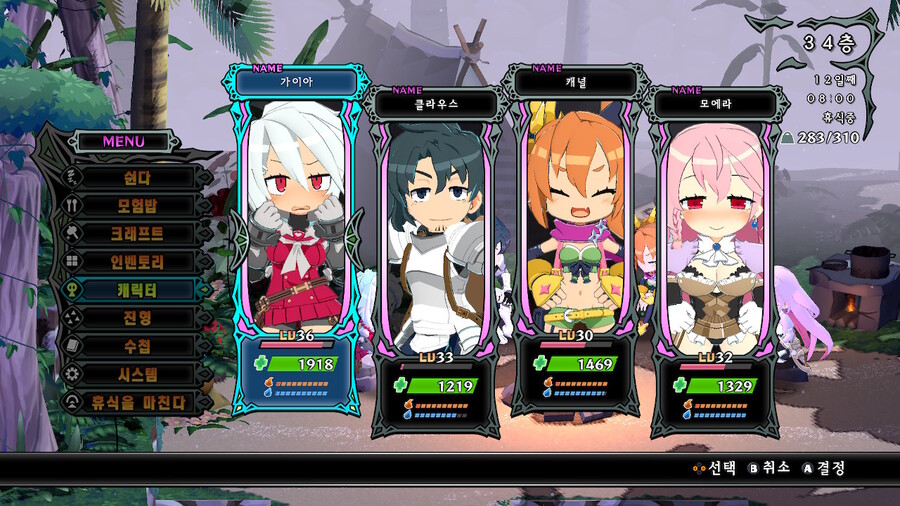Select the 쉬다 rest menu entry
The height and width of the screenshot is (506, 900).
pos(136,177)
